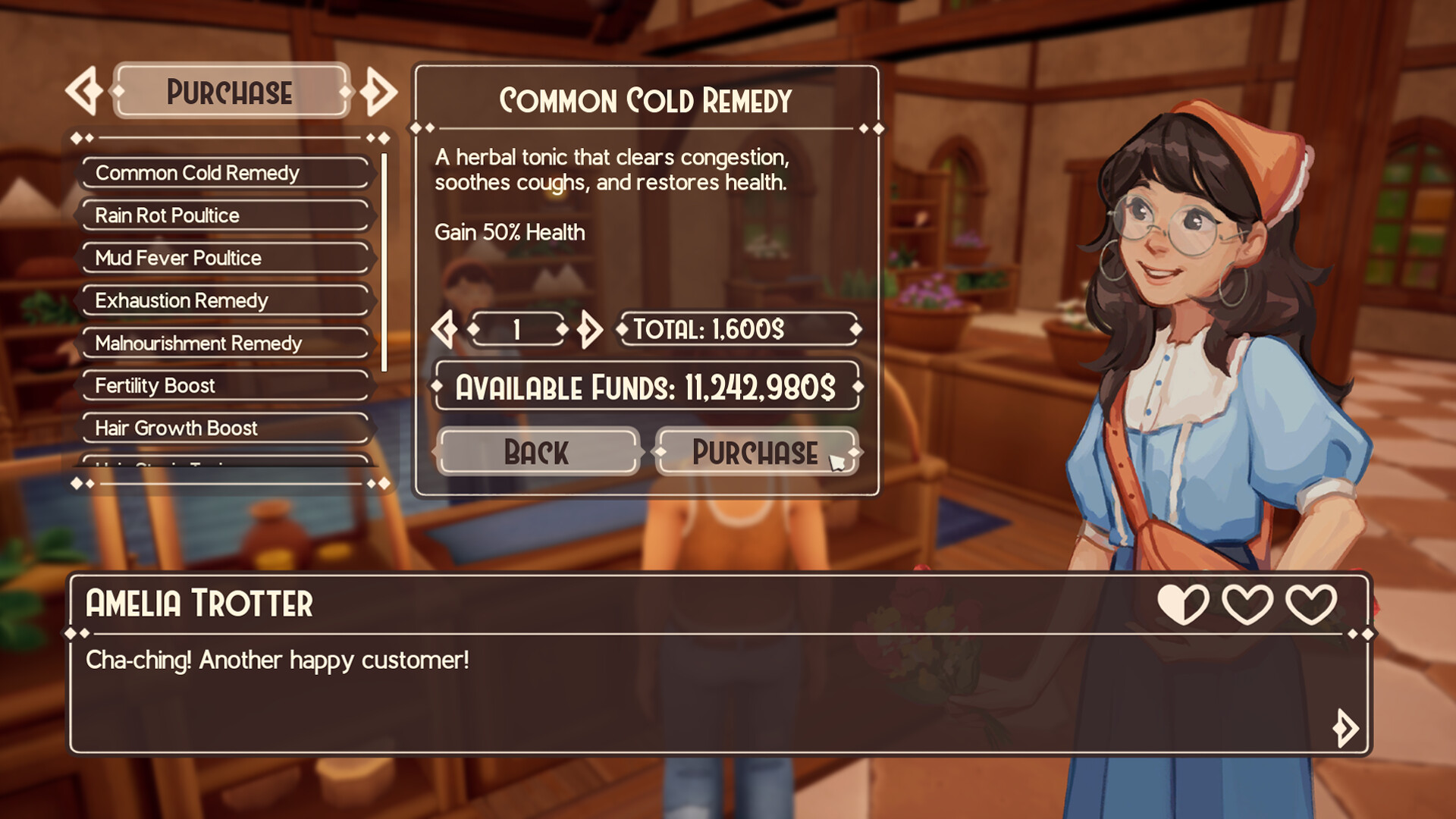
Task: Select Malnourishment Remedy in the shop list
Action: click(x=224, y=344)
